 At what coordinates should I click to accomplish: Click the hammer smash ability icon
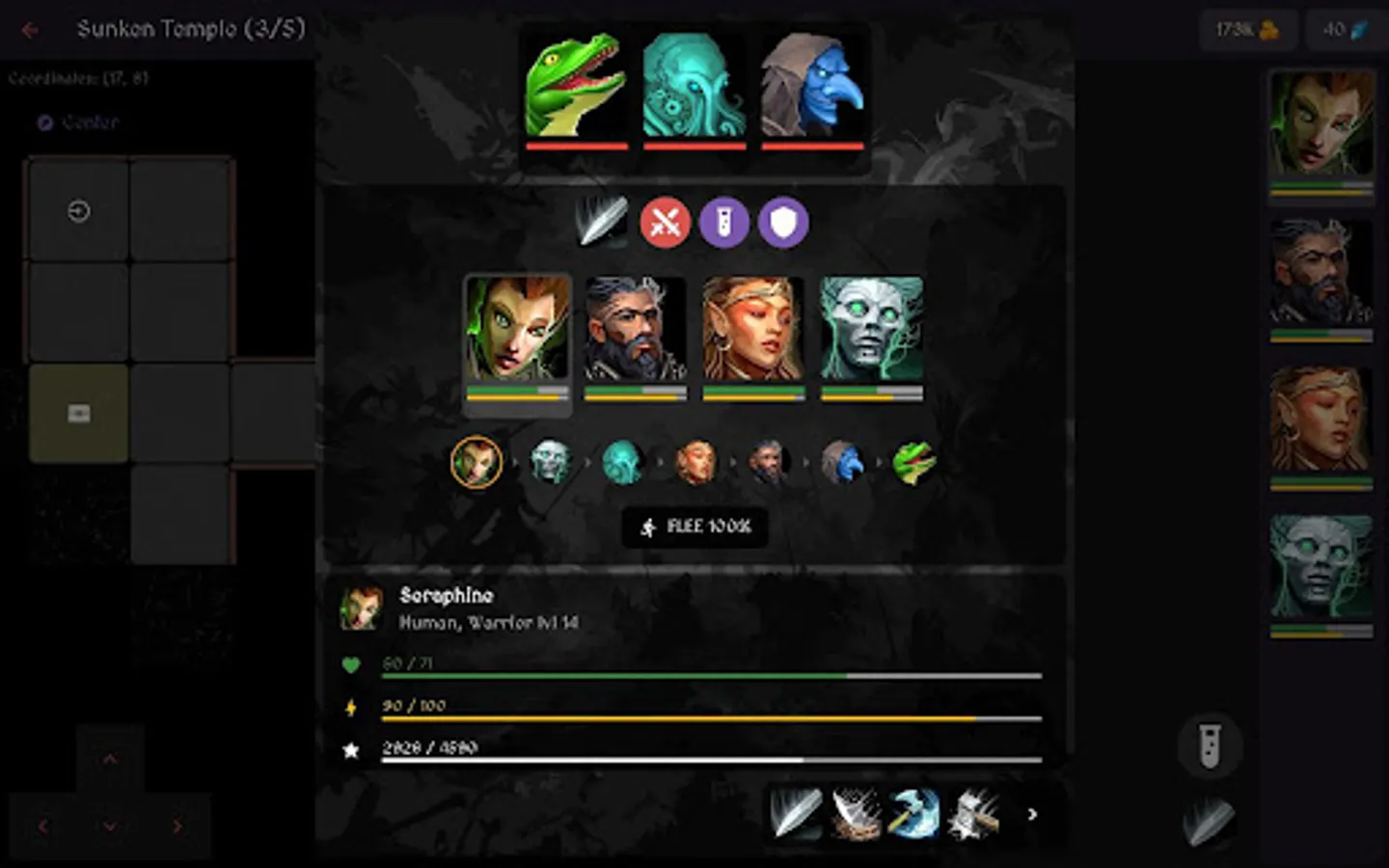click(x=971, y=814)
